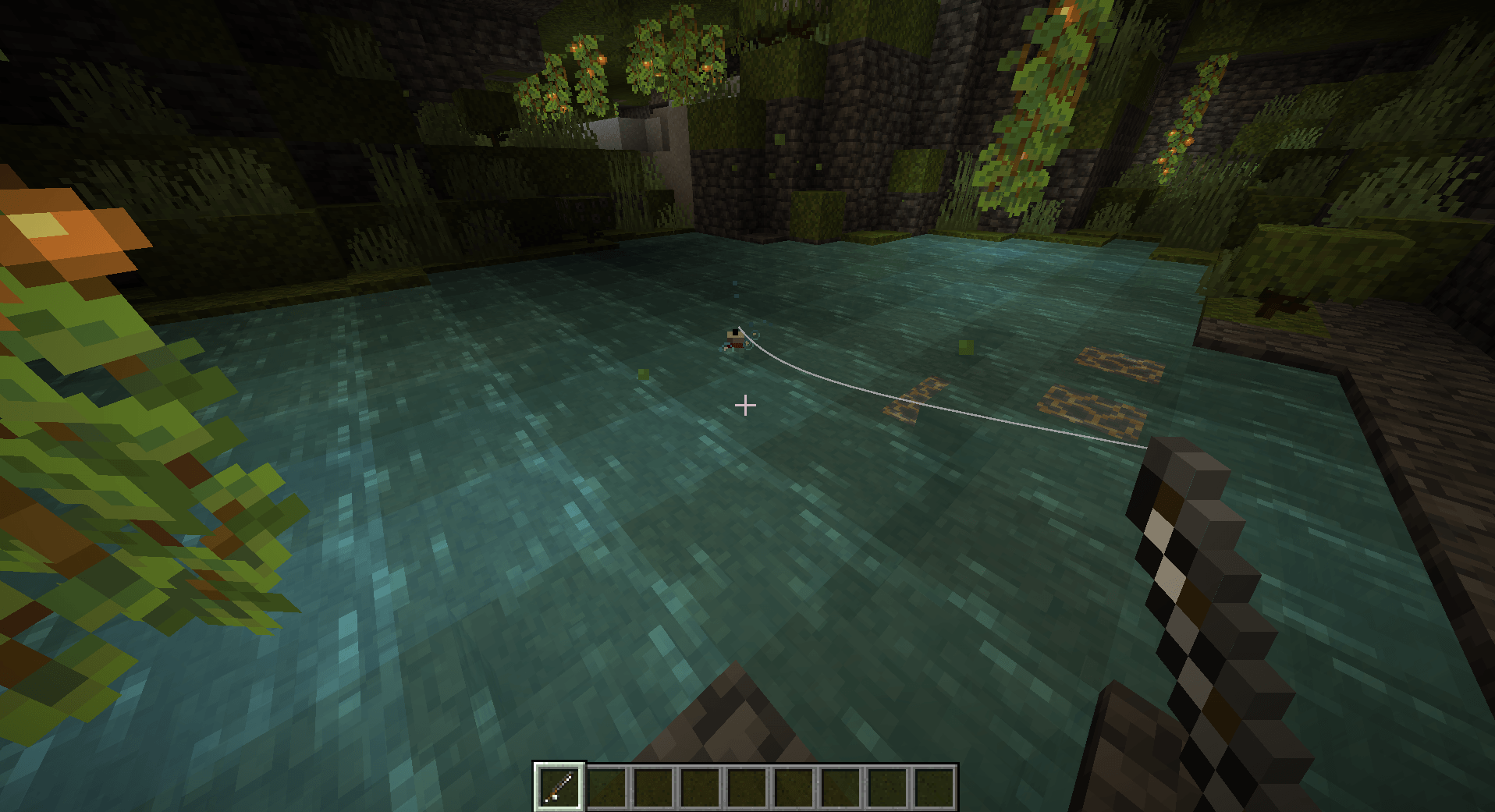Select the fishing rod hotbar slot

tap(559, 786)
